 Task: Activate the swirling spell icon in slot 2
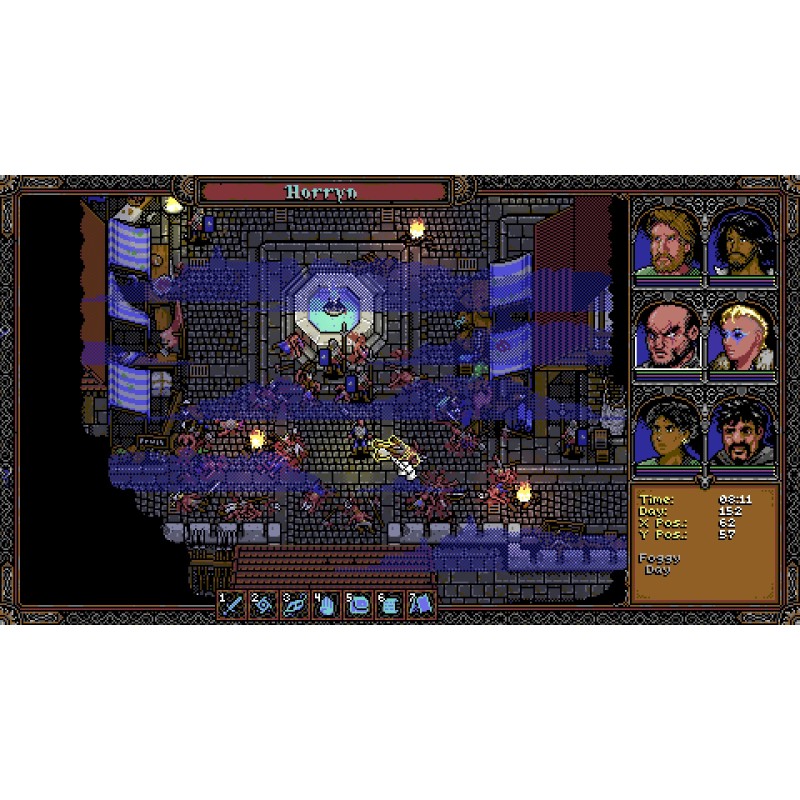(264, 605)
